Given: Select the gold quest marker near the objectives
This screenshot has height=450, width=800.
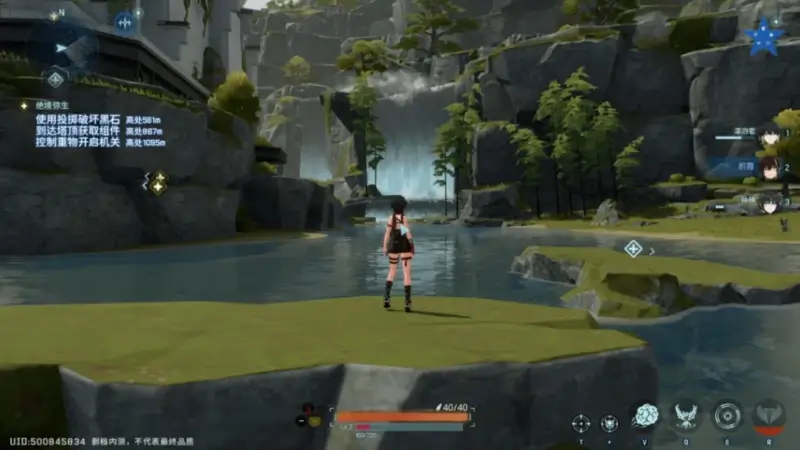Looking at the screenshot, I should 158,182.
